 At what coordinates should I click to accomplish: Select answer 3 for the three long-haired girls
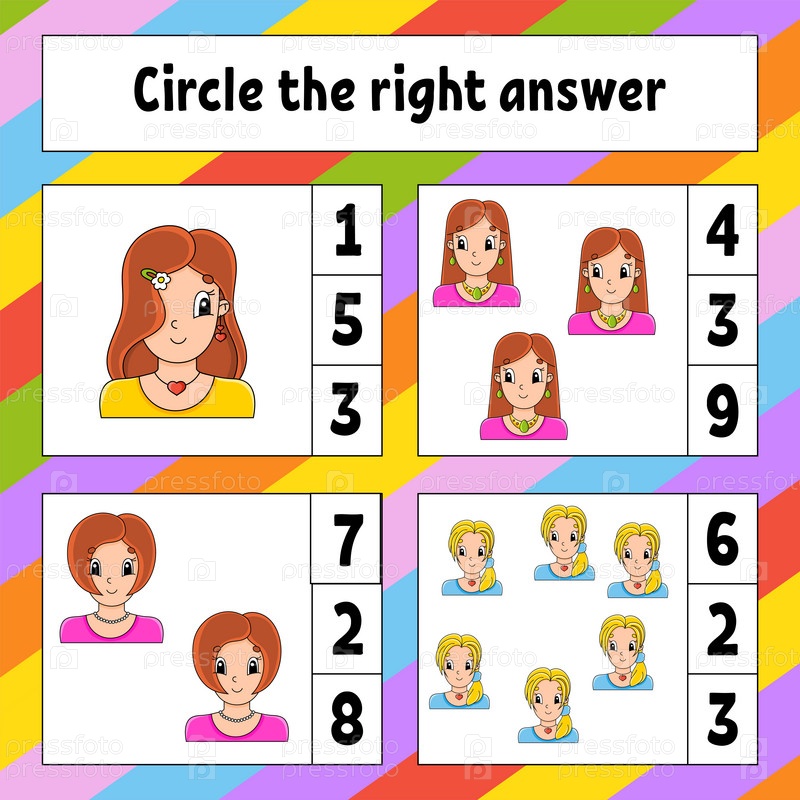tap(722, 320)
